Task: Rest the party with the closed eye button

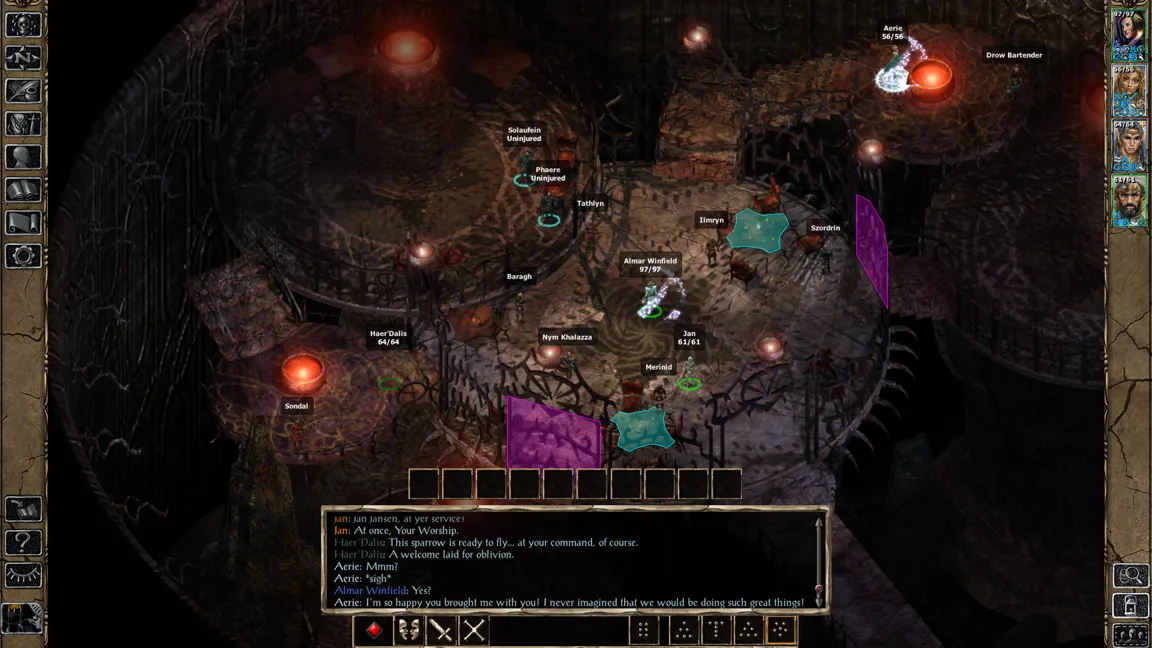Action: tap(23, 575)
